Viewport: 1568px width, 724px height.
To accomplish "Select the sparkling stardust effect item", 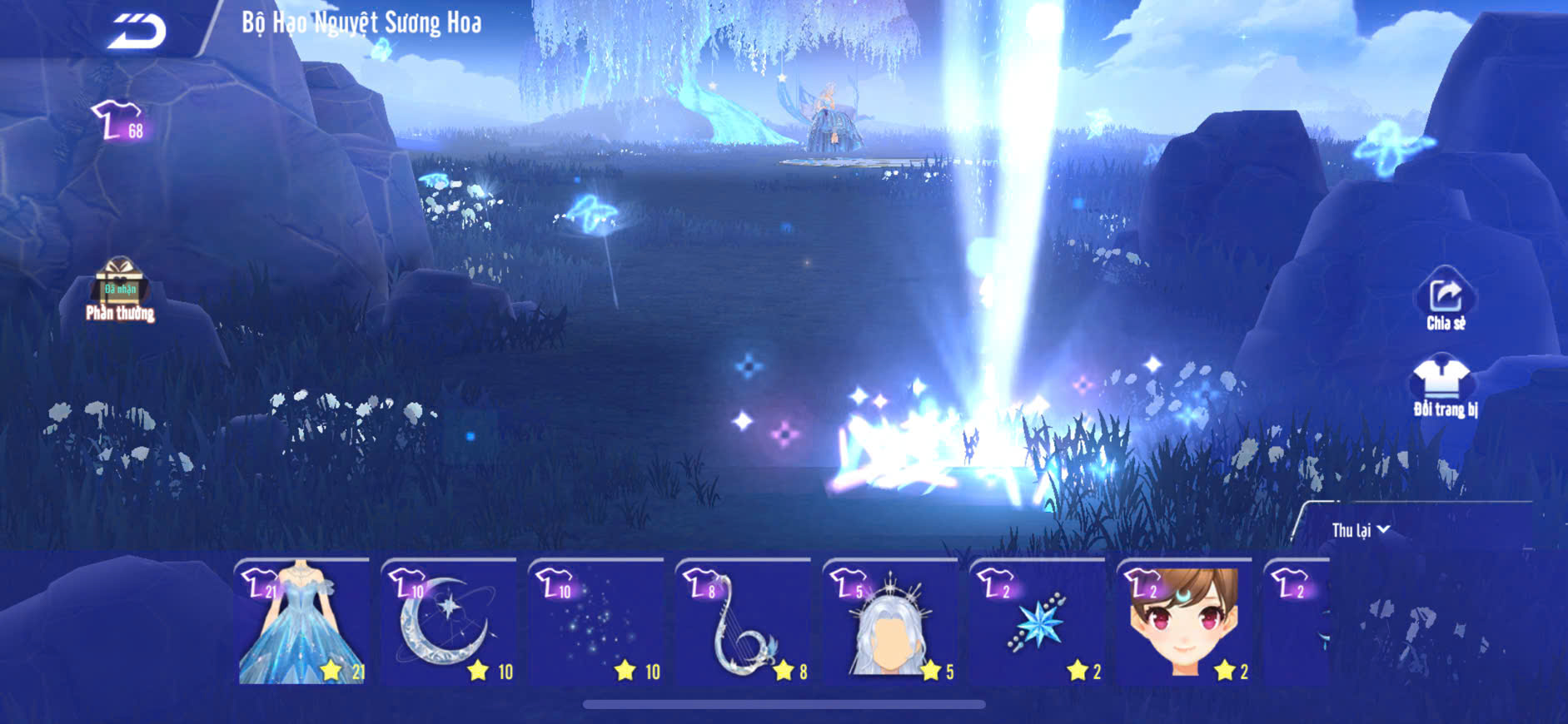I will pyautogui.click(x=596, y=622).
